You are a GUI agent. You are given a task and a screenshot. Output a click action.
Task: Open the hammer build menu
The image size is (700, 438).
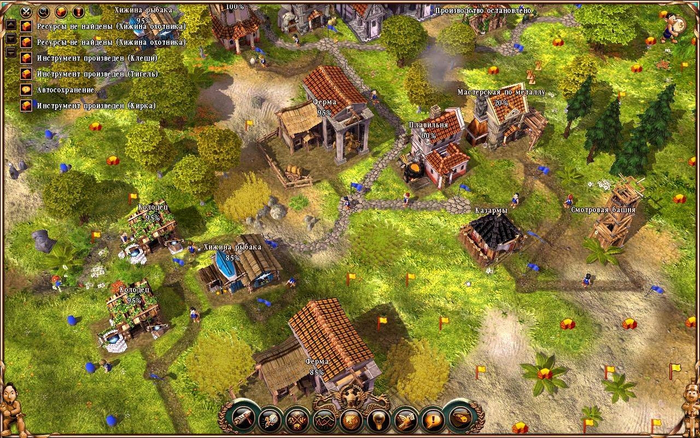243,418
